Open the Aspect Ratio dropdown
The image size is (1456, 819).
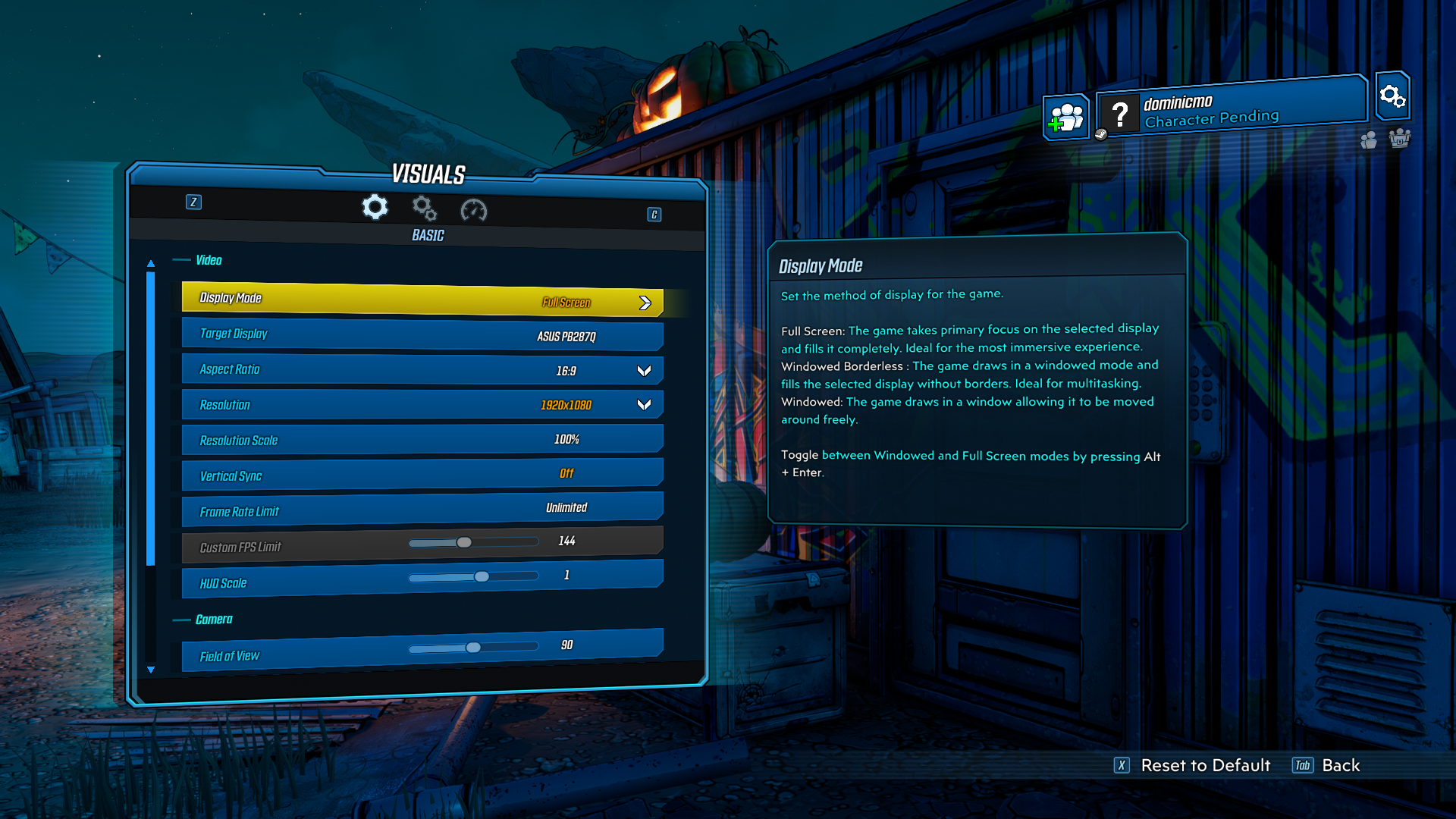point(644,371)
